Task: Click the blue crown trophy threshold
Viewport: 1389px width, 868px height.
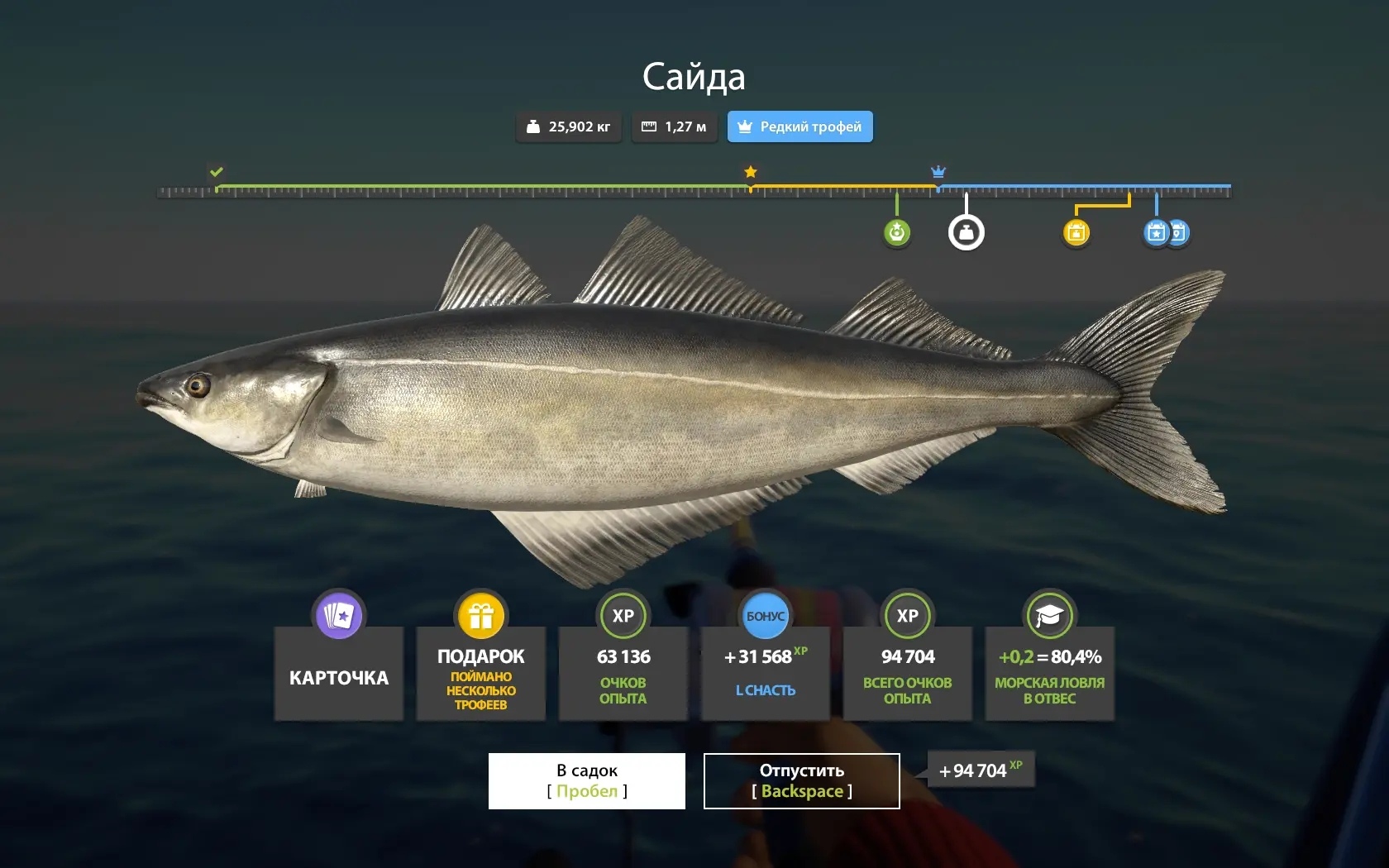Action: pyautogui.click(x=938, y=172)
